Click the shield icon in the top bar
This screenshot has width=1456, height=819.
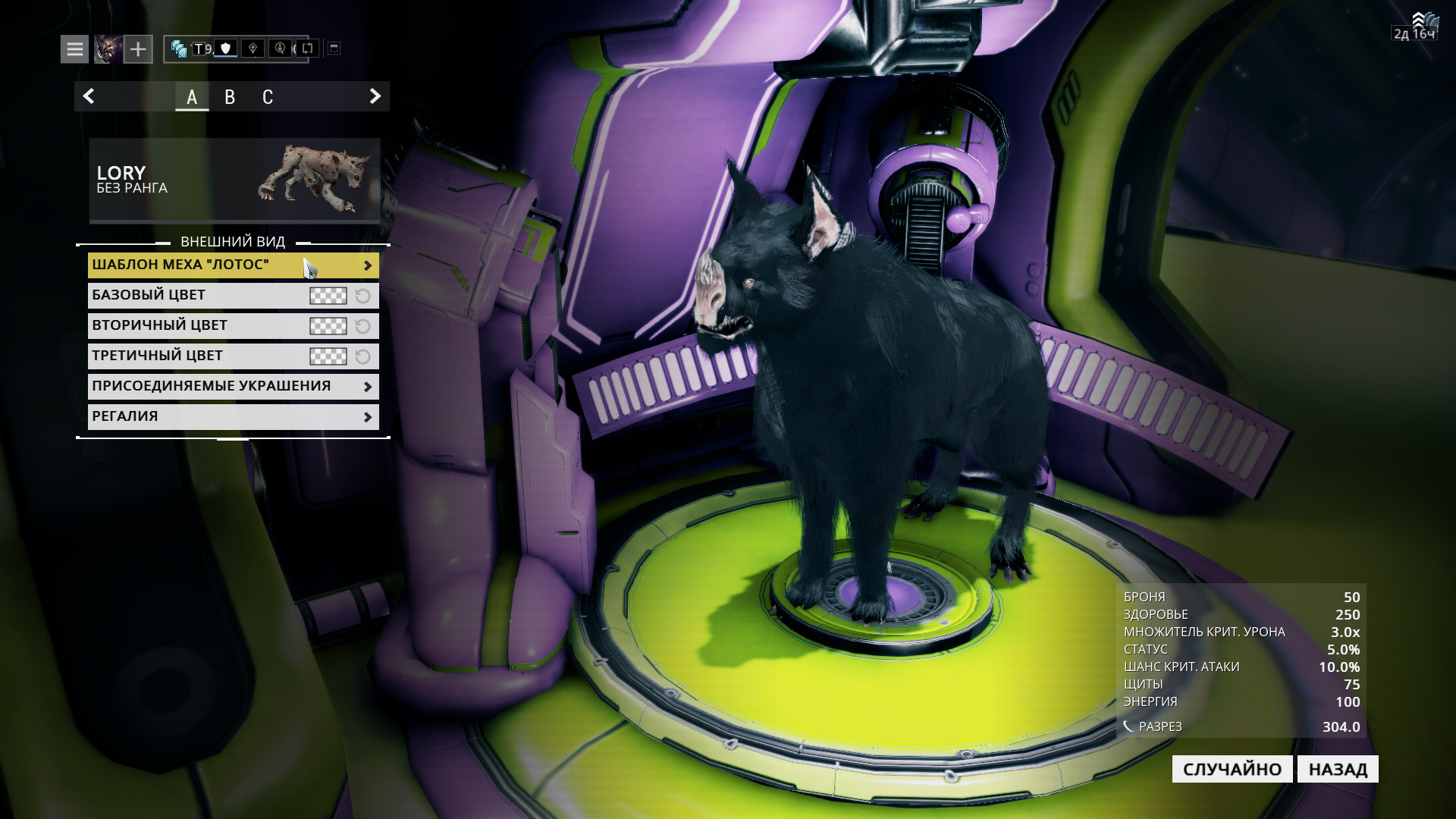click(x=226, y=49)
